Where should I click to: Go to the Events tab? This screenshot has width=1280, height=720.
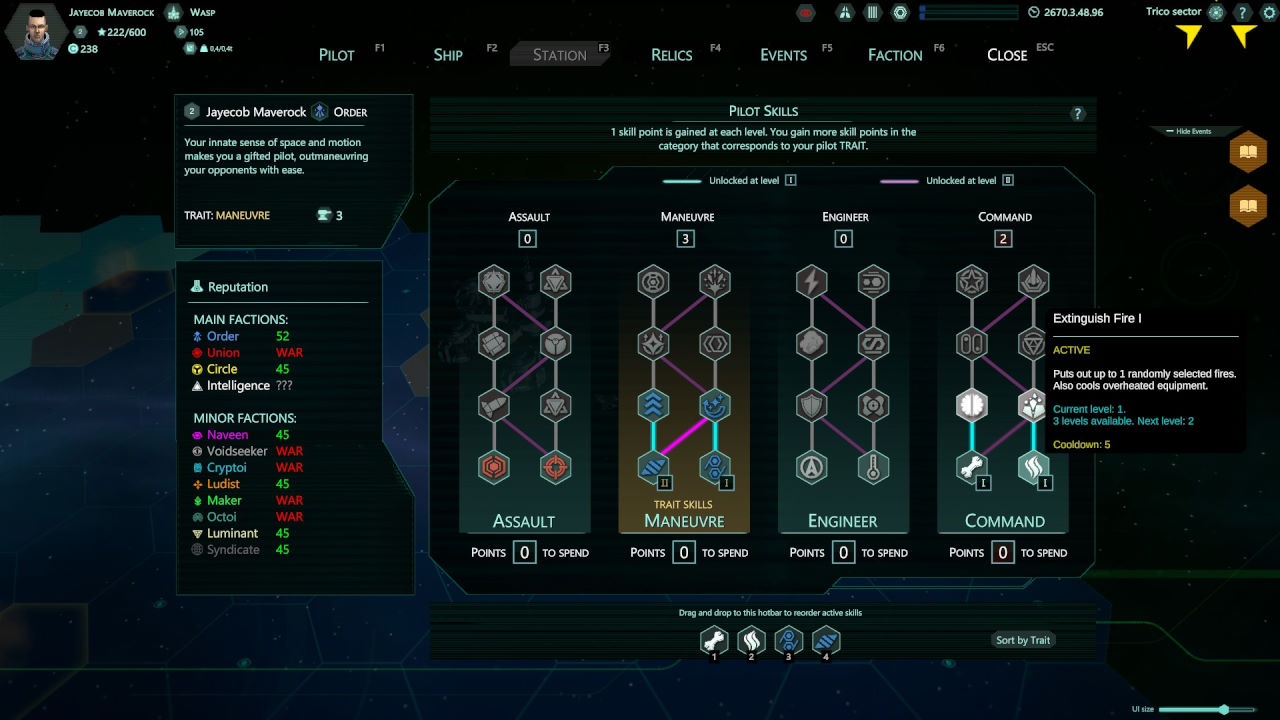tap(783, 55)
